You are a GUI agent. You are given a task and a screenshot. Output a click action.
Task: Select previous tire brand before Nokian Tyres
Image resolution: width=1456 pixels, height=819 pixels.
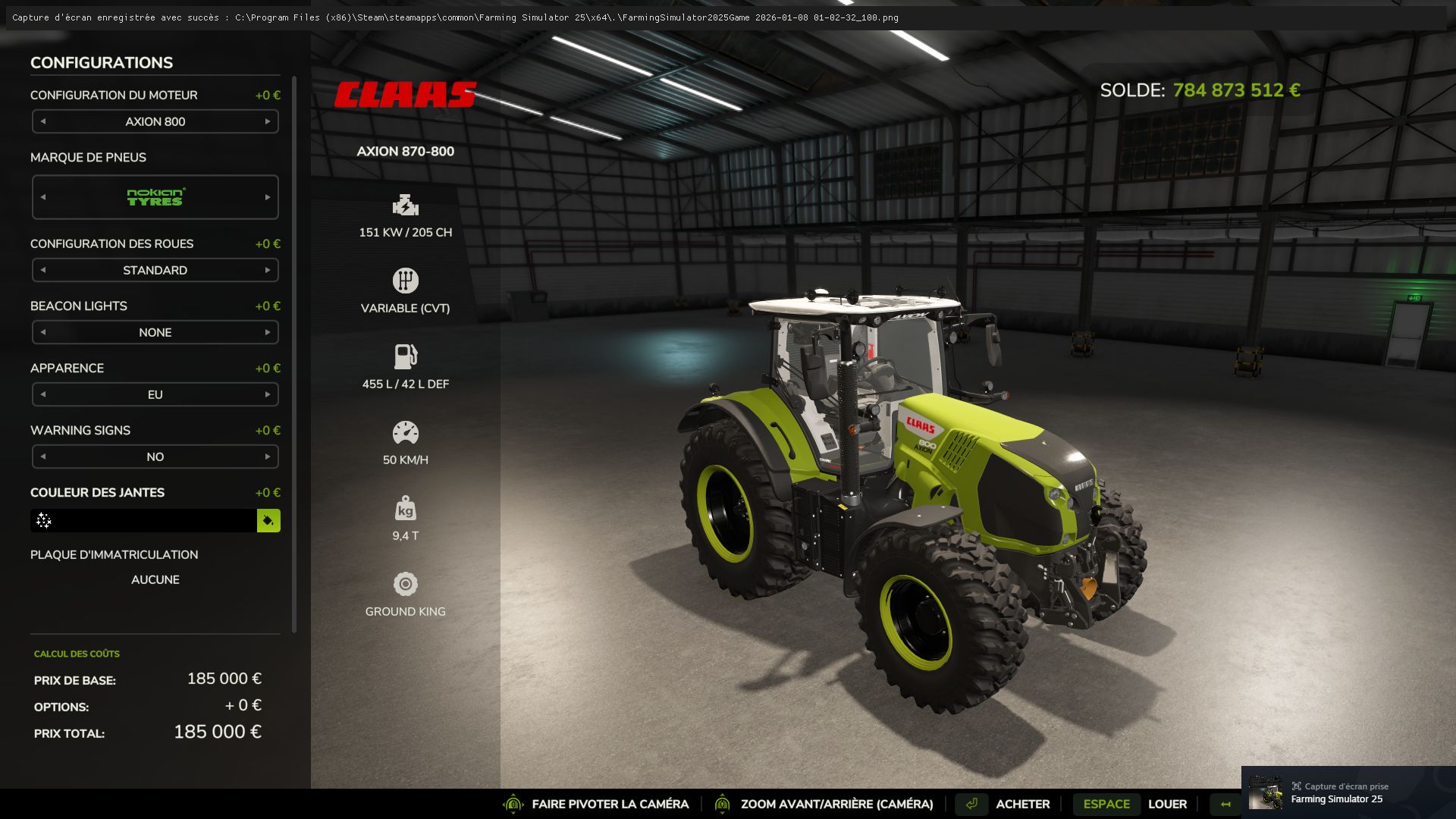[x=42, y=196]
